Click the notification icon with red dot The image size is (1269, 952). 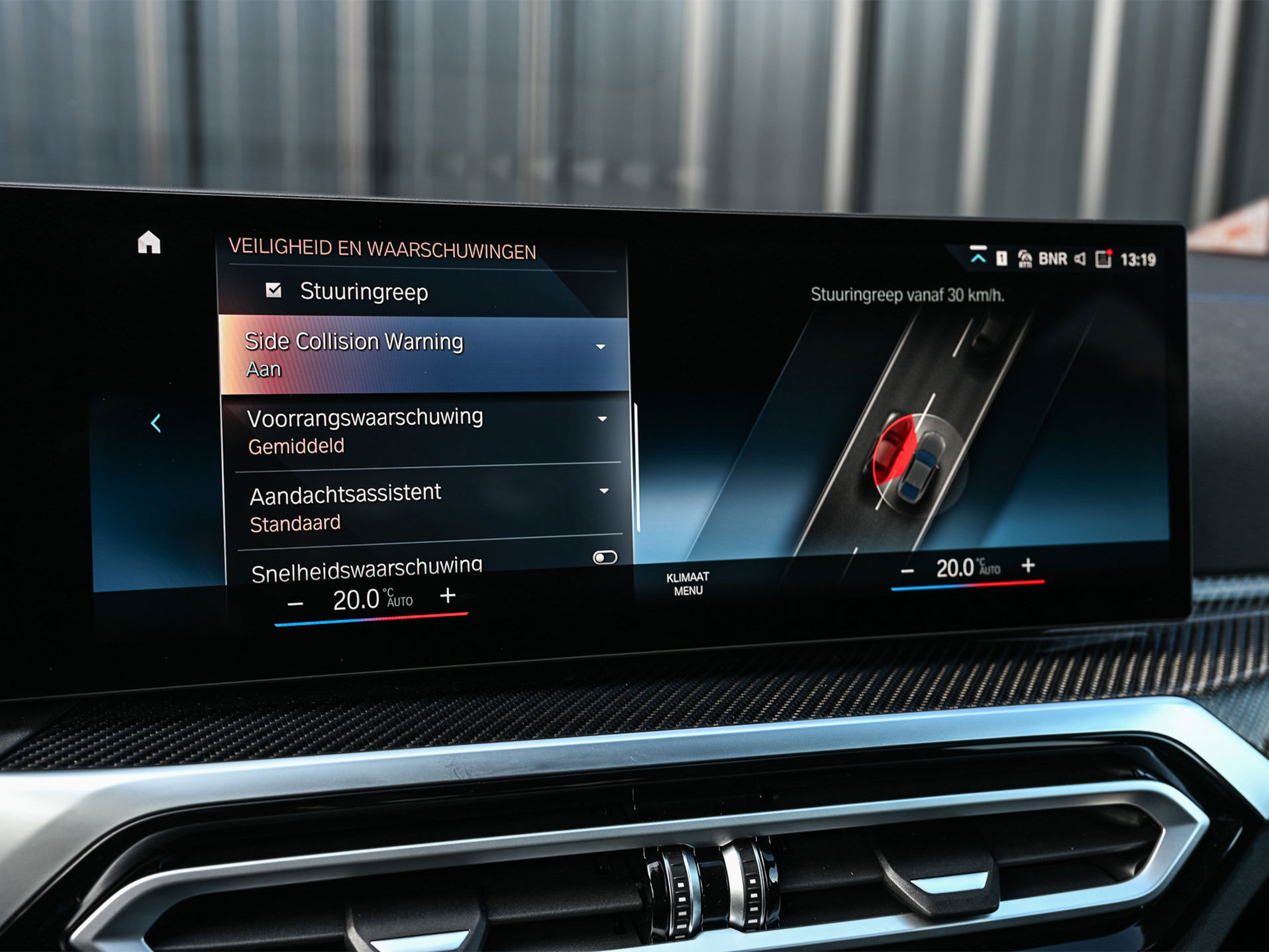(x=1102, y=259)
